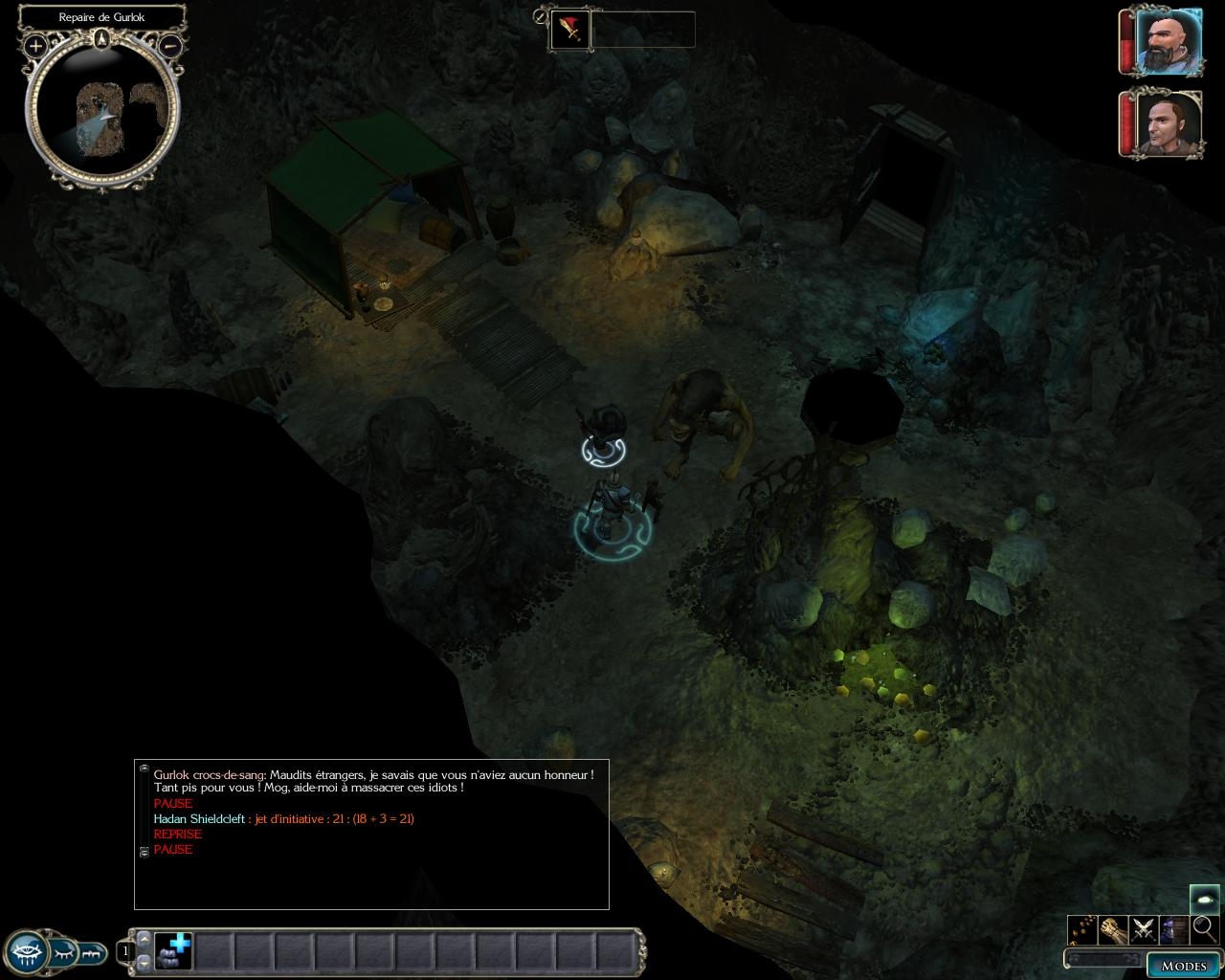The height and width of the screenshot is (980, 1225).
Task: Click the closed-eye stealth button
Action: [65, 952]
